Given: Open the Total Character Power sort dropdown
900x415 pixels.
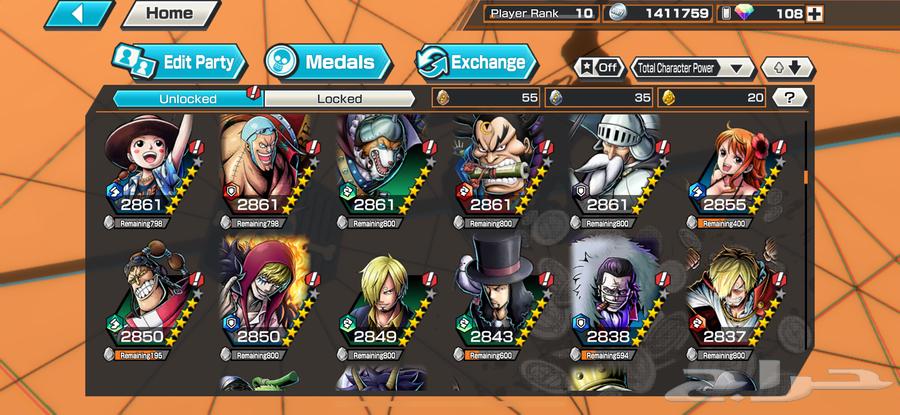Looking at the screenshot, I should pyautogui.click(x=693, y=67).
